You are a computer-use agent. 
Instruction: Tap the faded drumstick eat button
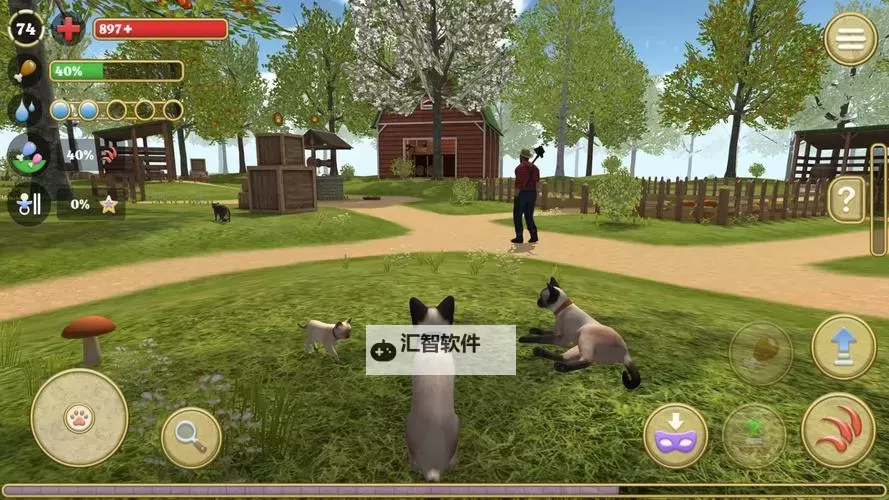pos(761,352)
